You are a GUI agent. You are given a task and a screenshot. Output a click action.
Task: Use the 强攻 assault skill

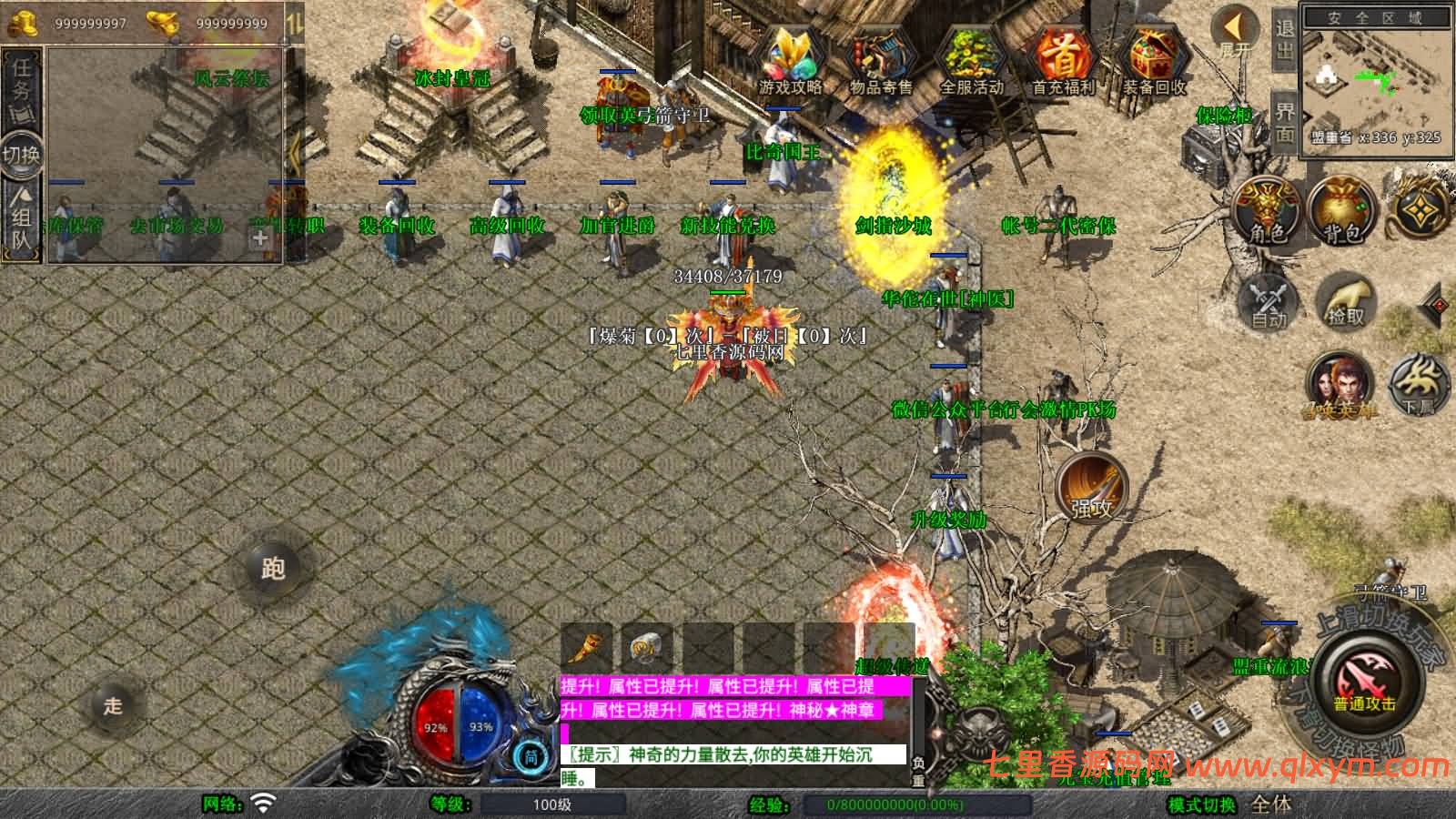coord(1092,488)
